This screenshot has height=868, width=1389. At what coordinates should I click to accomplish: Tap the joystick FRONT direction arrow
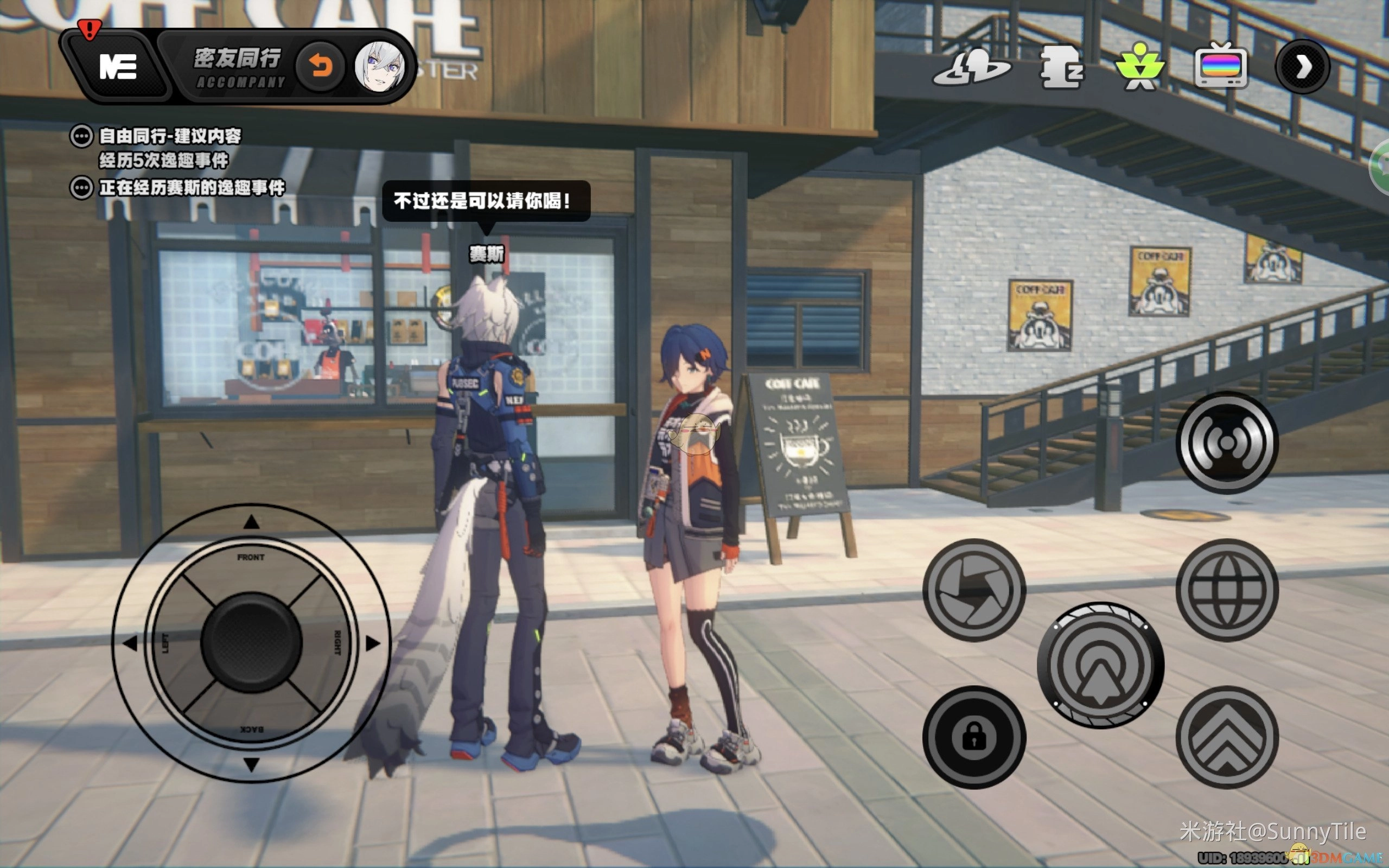251,522
